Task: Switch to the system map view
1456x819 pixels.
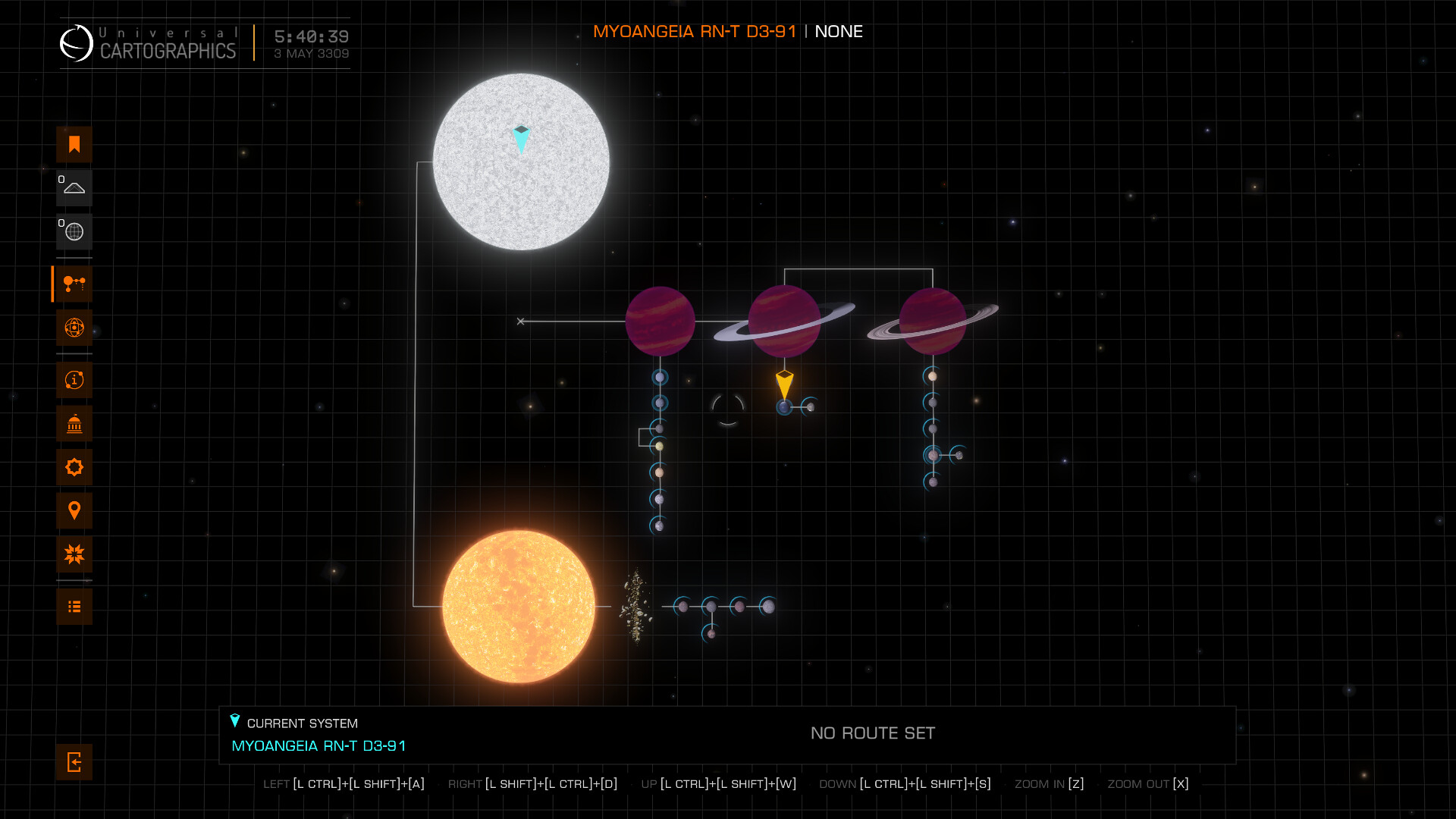Action: point(74,284)
